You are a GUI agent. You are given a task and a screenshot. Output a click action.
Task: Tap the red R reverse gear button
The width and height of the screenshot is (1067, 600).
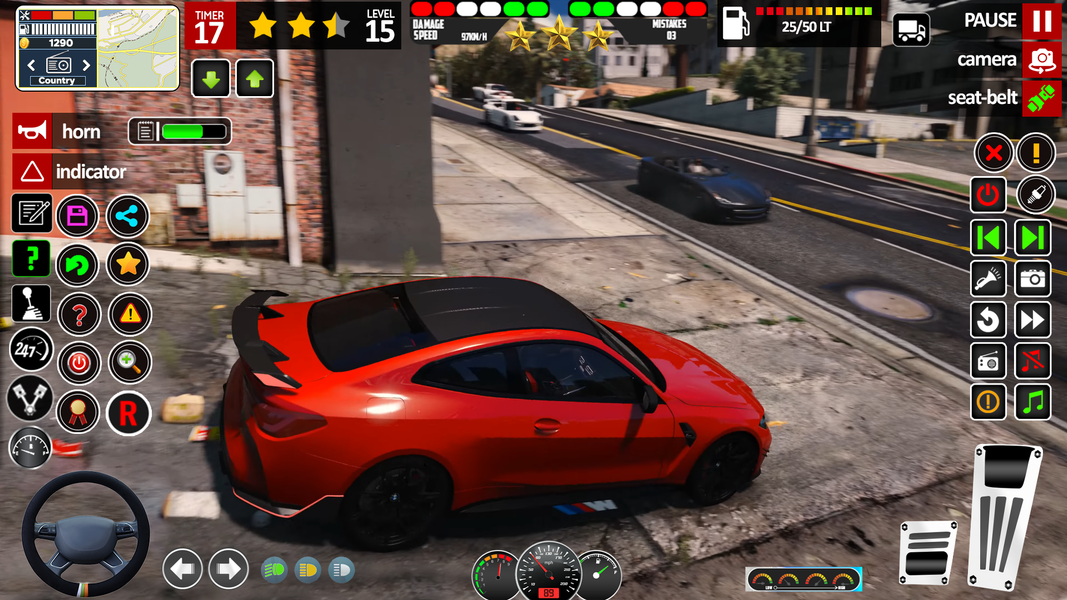pos(128,411)
